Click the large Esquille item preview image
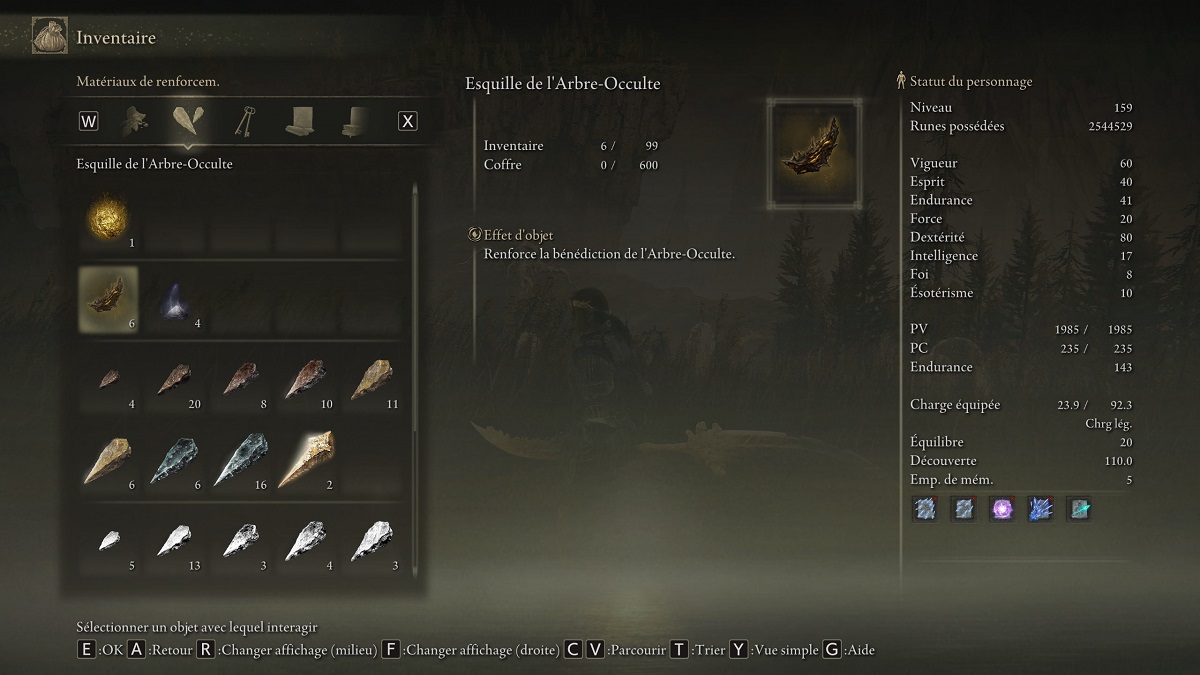Viewport: 1200px width, 675px height. 814,153
